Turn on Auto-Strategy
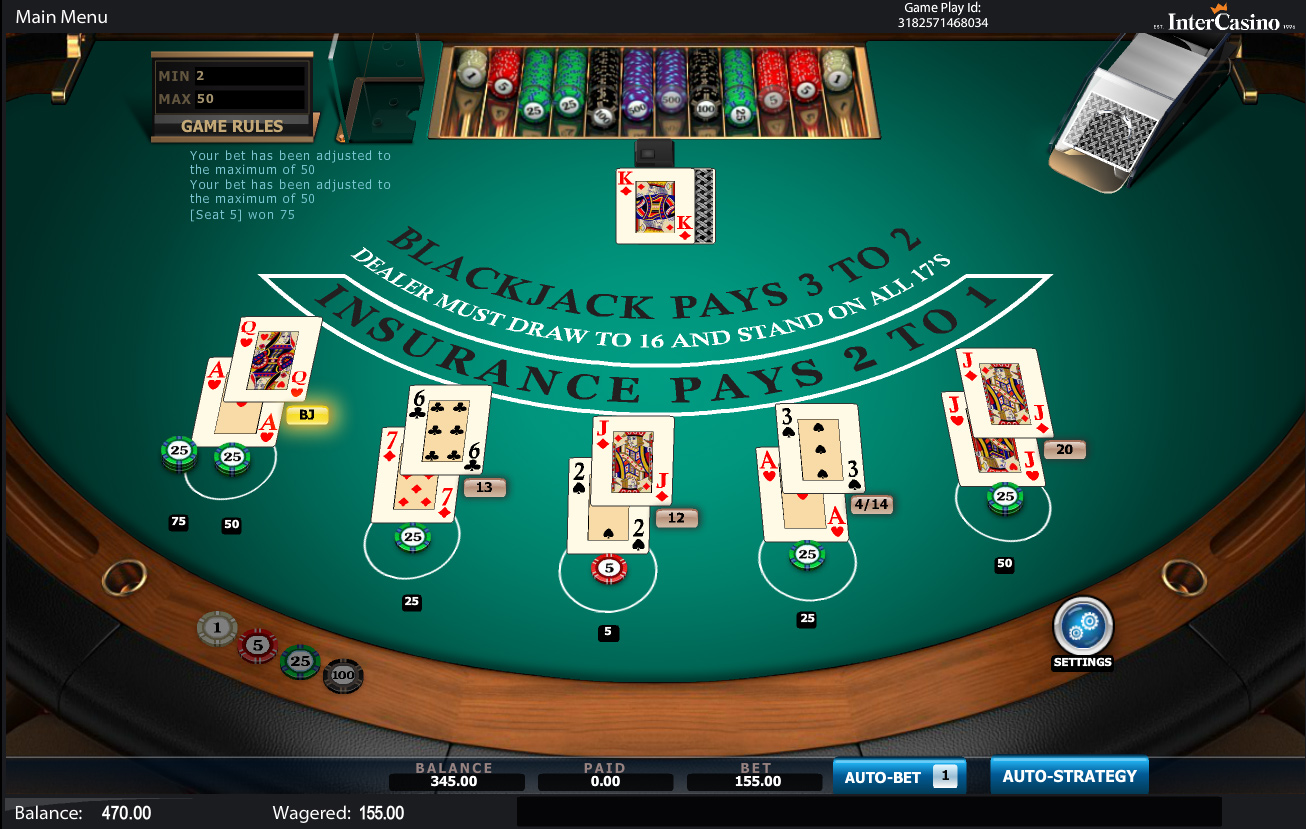The image size is (1306, 829). coord(1069,776)
